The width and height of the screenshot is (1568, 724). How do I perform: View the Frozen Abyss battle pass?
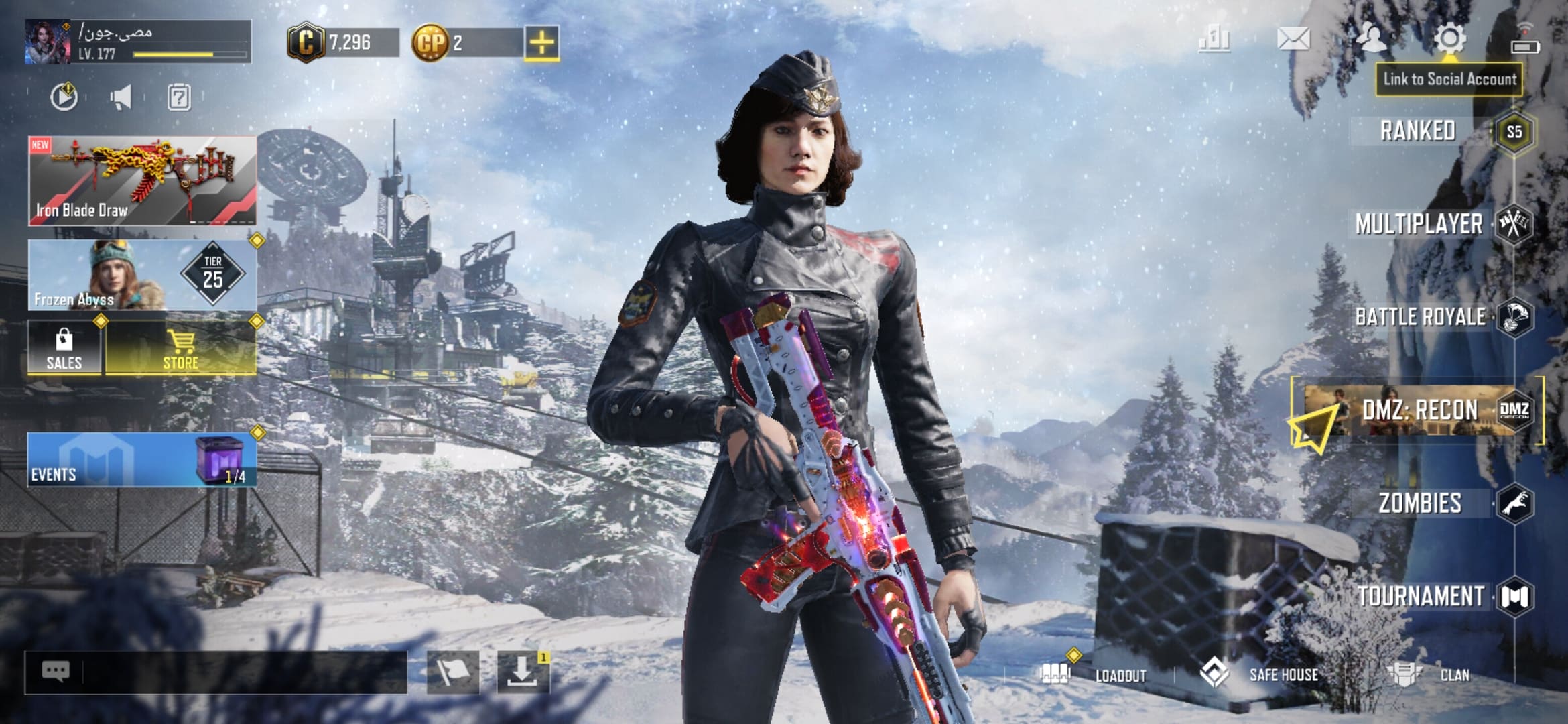[x=142, y=275]
